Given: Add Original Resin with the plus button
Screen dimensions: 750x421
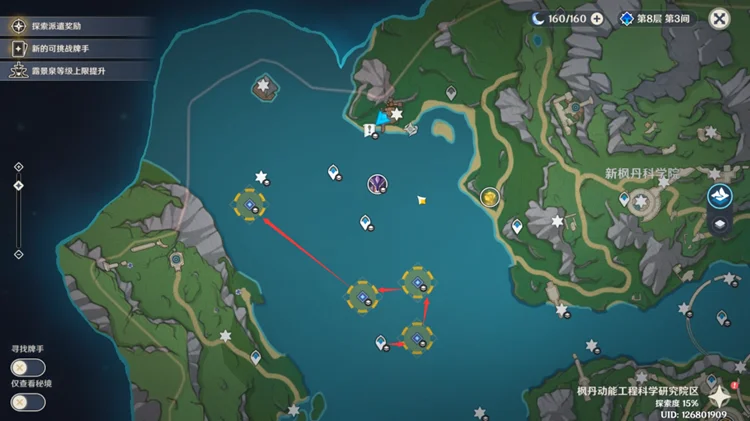Looking at the screenshot, I should click(x=597, y=18).
